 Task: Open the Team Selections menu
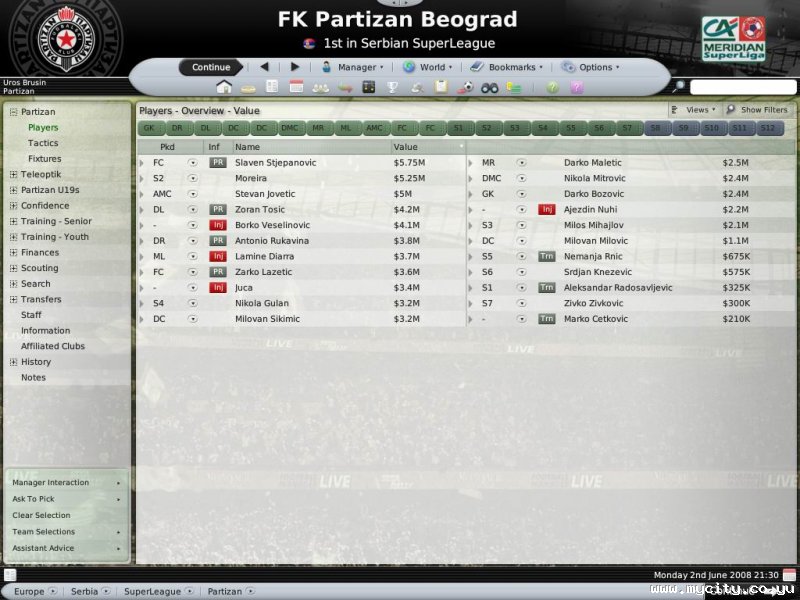point(43,532)
